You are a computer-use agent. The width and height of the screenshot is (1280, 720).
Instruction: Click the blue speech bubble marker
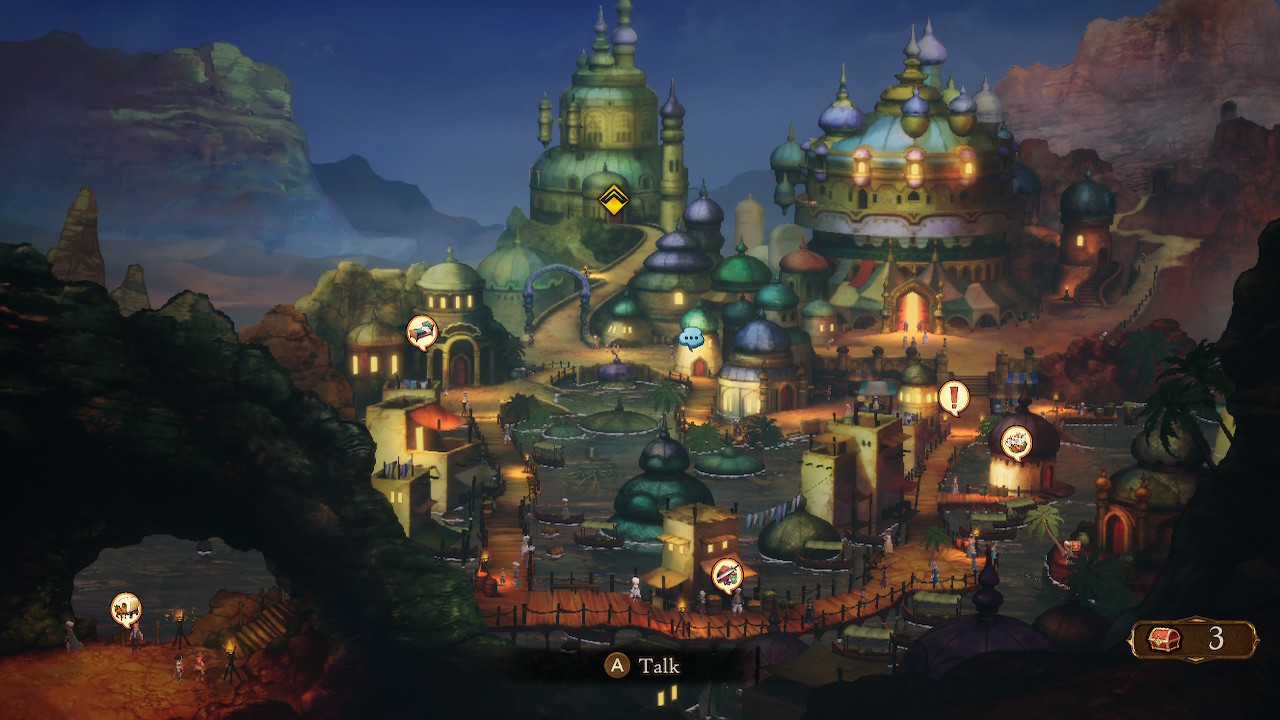point(691,338)
